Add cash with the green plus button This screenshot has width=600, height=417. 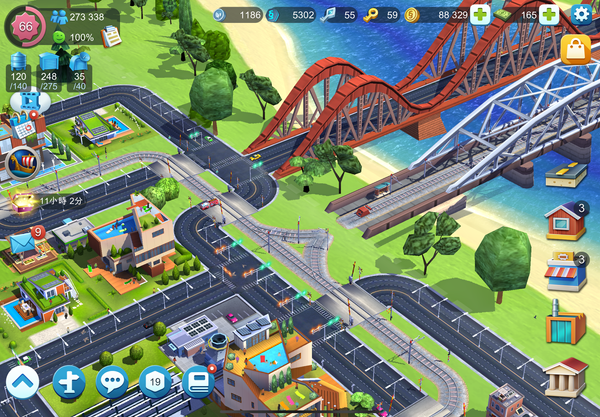click(x=549, y=15)
